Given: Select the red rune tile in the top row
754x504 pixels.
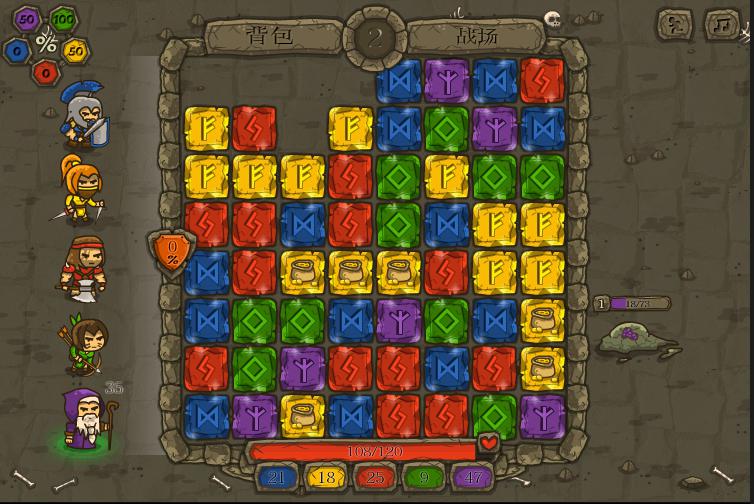Looking at the screenshot, I should 542,80.
